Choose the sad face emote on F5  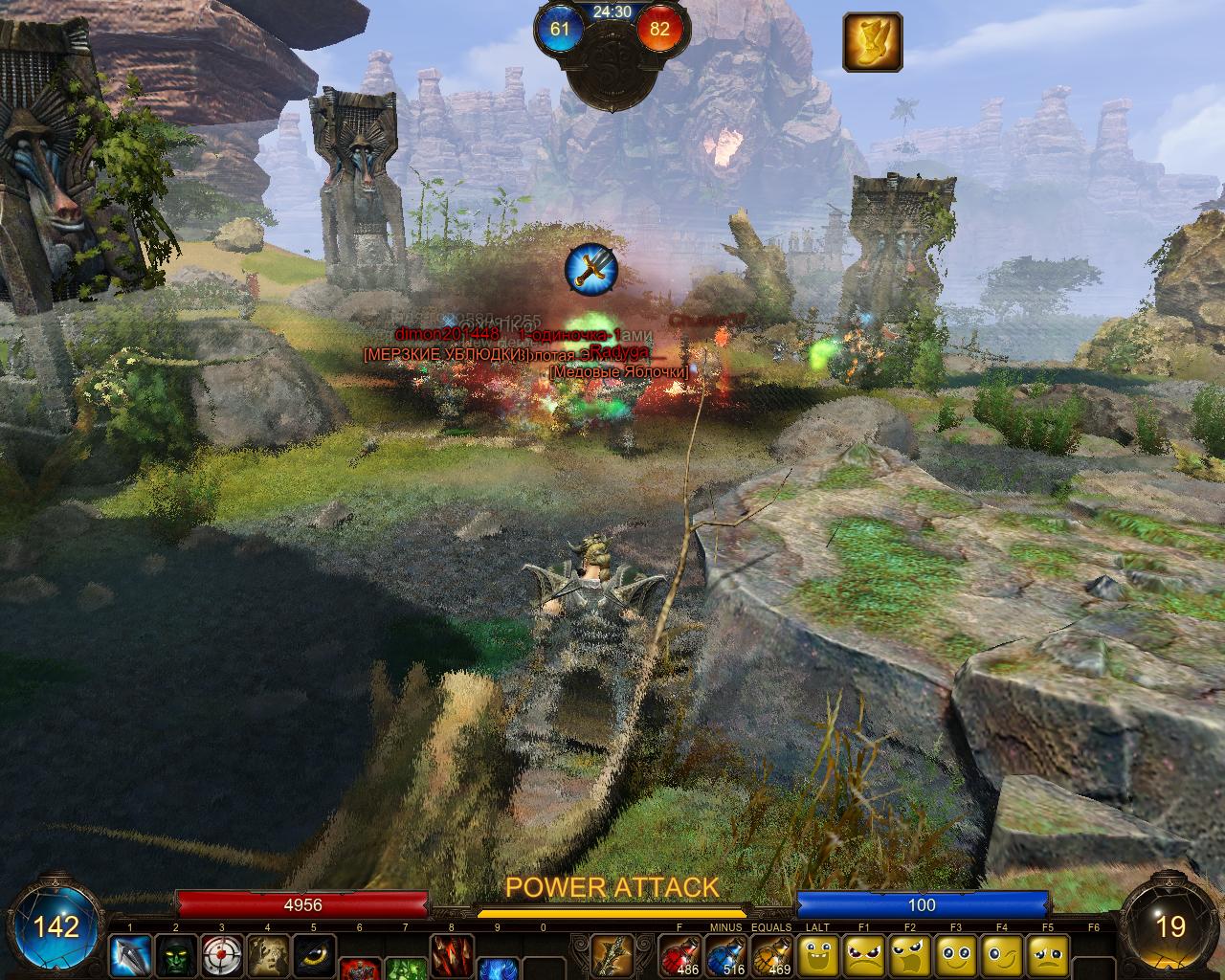(1047, 954)
